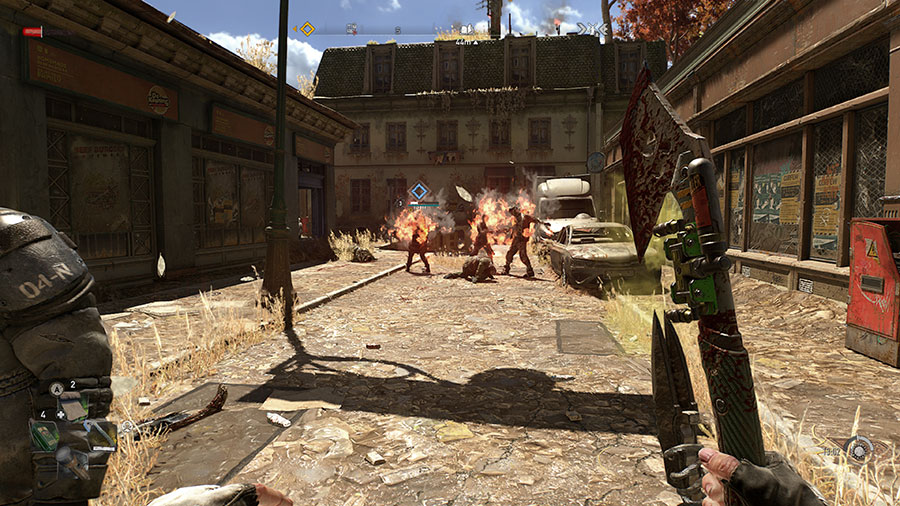
Task: Click the yellow diamond objective marker on compass
Action: click(x=307, y=29)
